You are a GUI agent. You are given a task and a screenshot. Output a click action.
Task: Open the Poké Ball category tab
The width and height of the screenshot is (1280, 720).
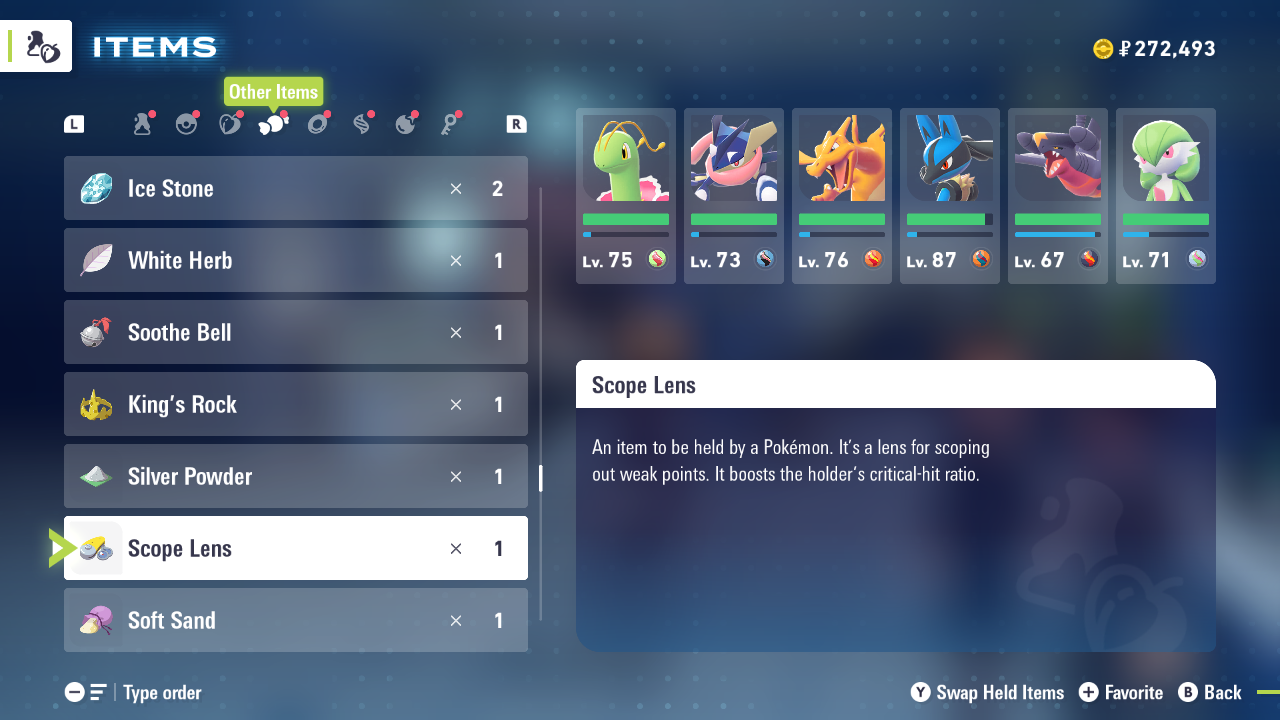coord(186,124)
